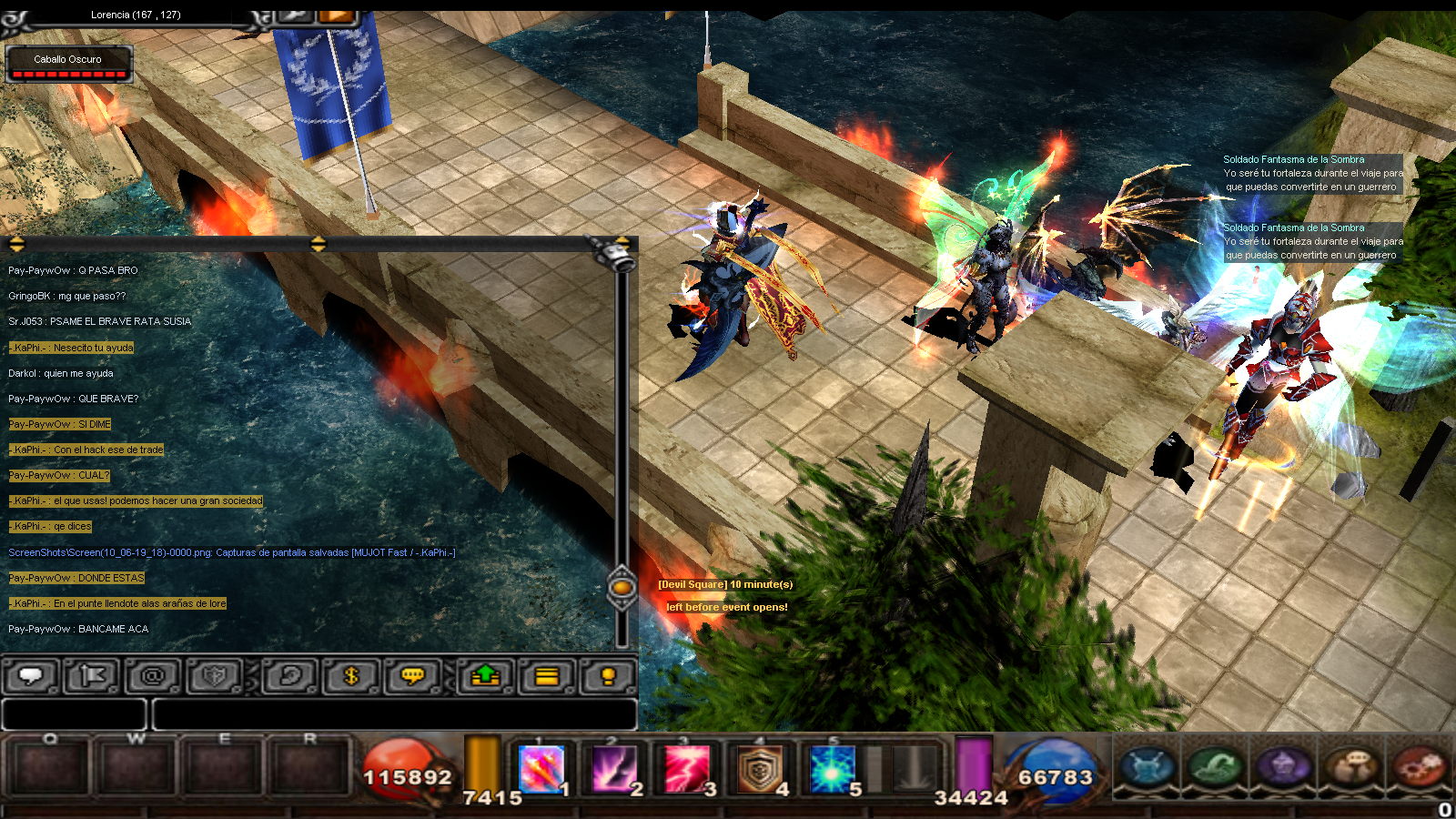Toggle the shield-icon chat filter
Viewport: 1456px width, 819px height.
click(215, 676)
